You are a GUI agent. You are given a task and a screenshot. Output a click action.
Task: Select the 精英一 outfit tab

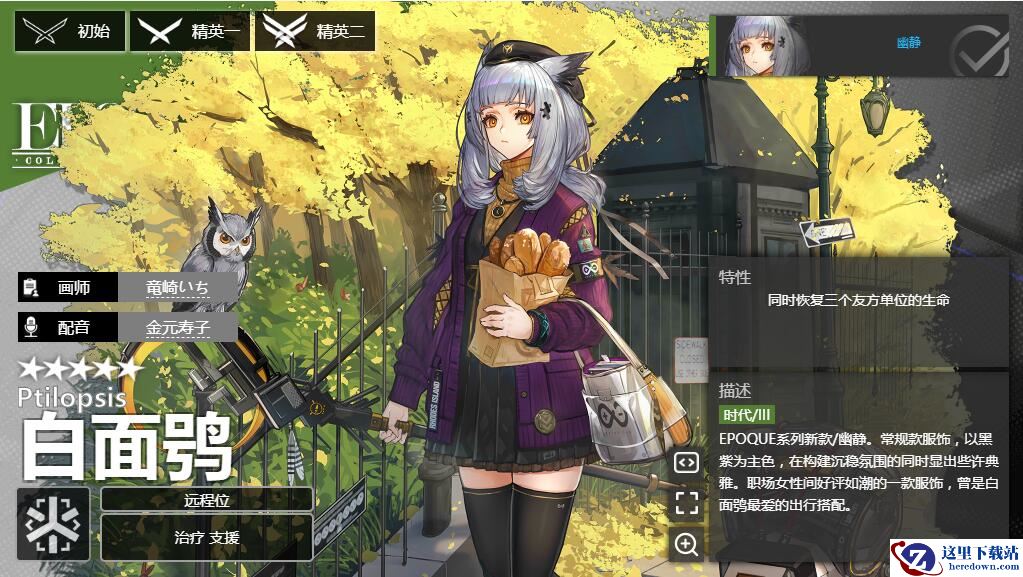point(190,31)
